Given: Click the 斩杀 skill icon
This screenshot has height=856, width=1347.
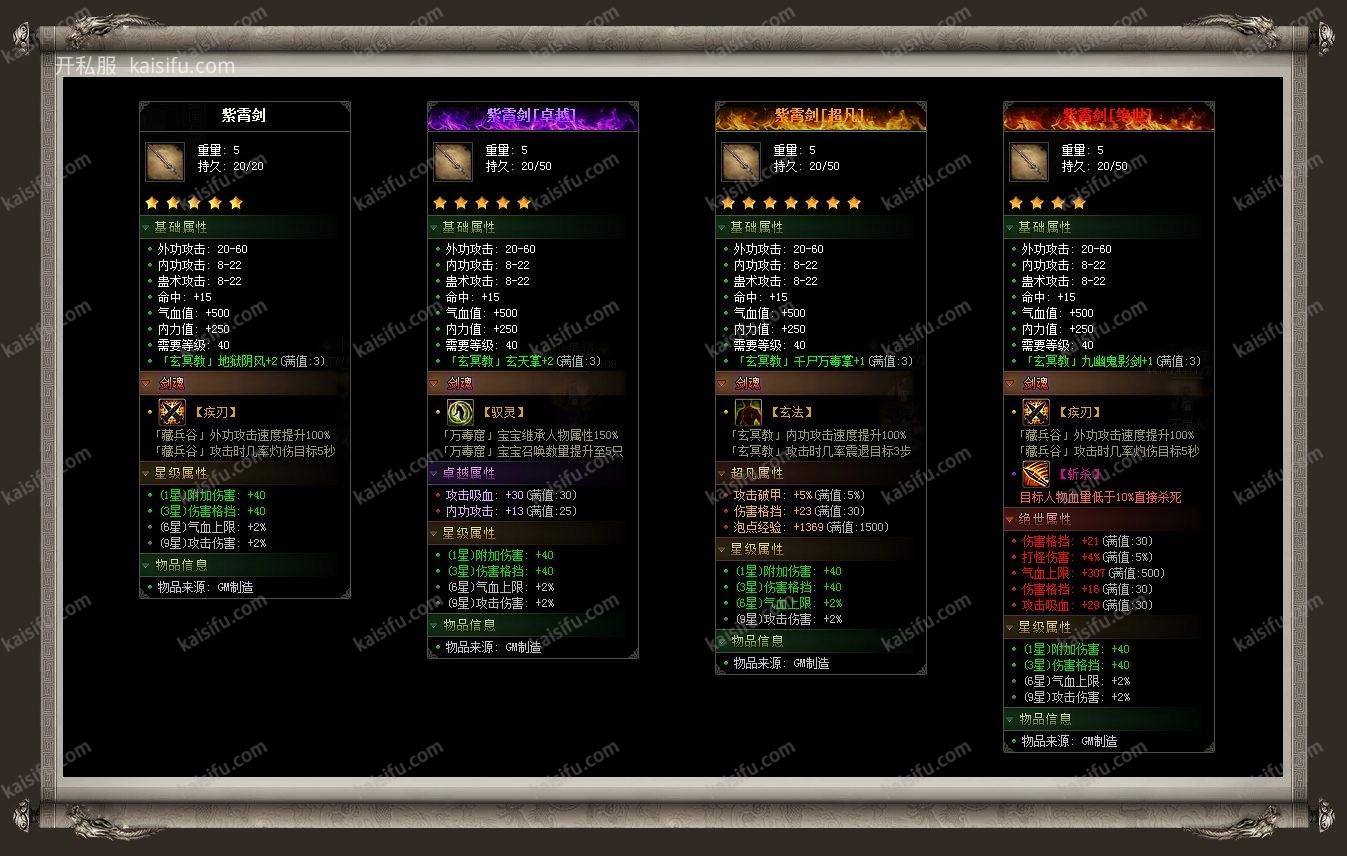Looking at the screenshot, I should coord(1036,474).
